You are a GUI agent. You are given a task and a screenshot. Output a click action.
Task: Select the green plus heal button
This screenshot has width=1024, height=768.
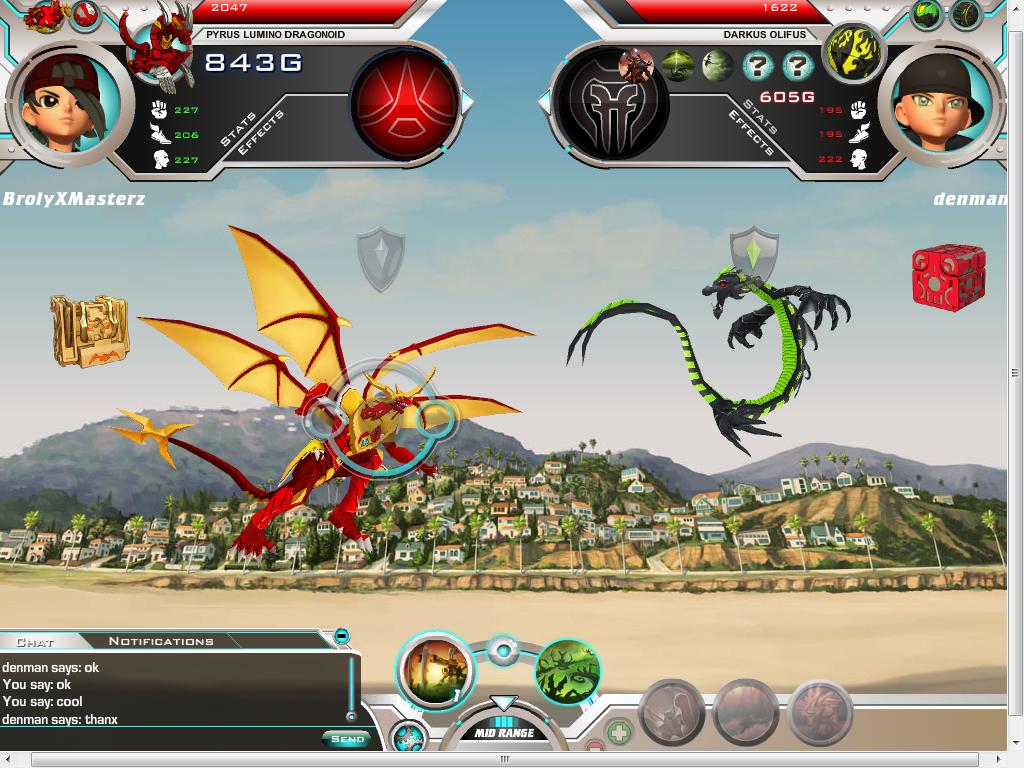619,734
